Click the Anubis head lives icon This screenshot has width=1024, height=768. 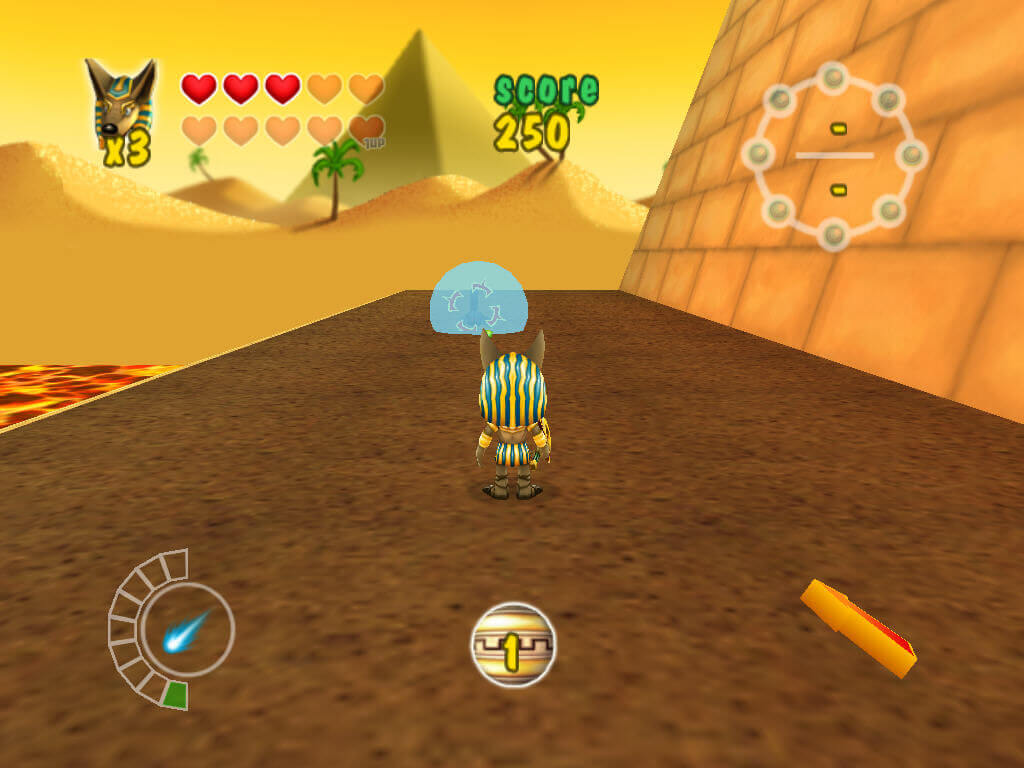[x=119, y=100]
